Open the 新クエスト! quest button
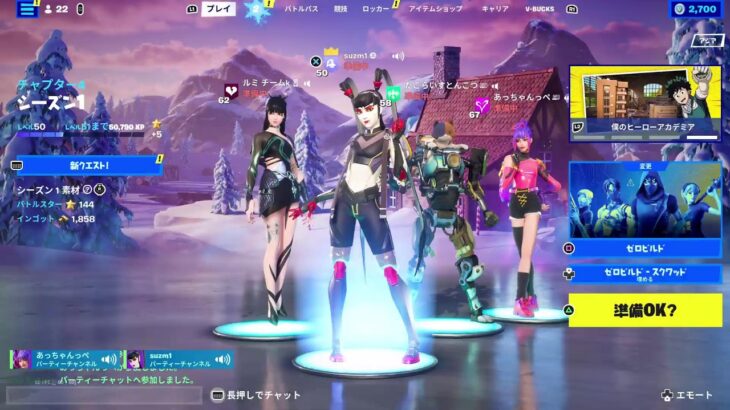Viewport: 730px width, 410px height. [x=88, y=165]
